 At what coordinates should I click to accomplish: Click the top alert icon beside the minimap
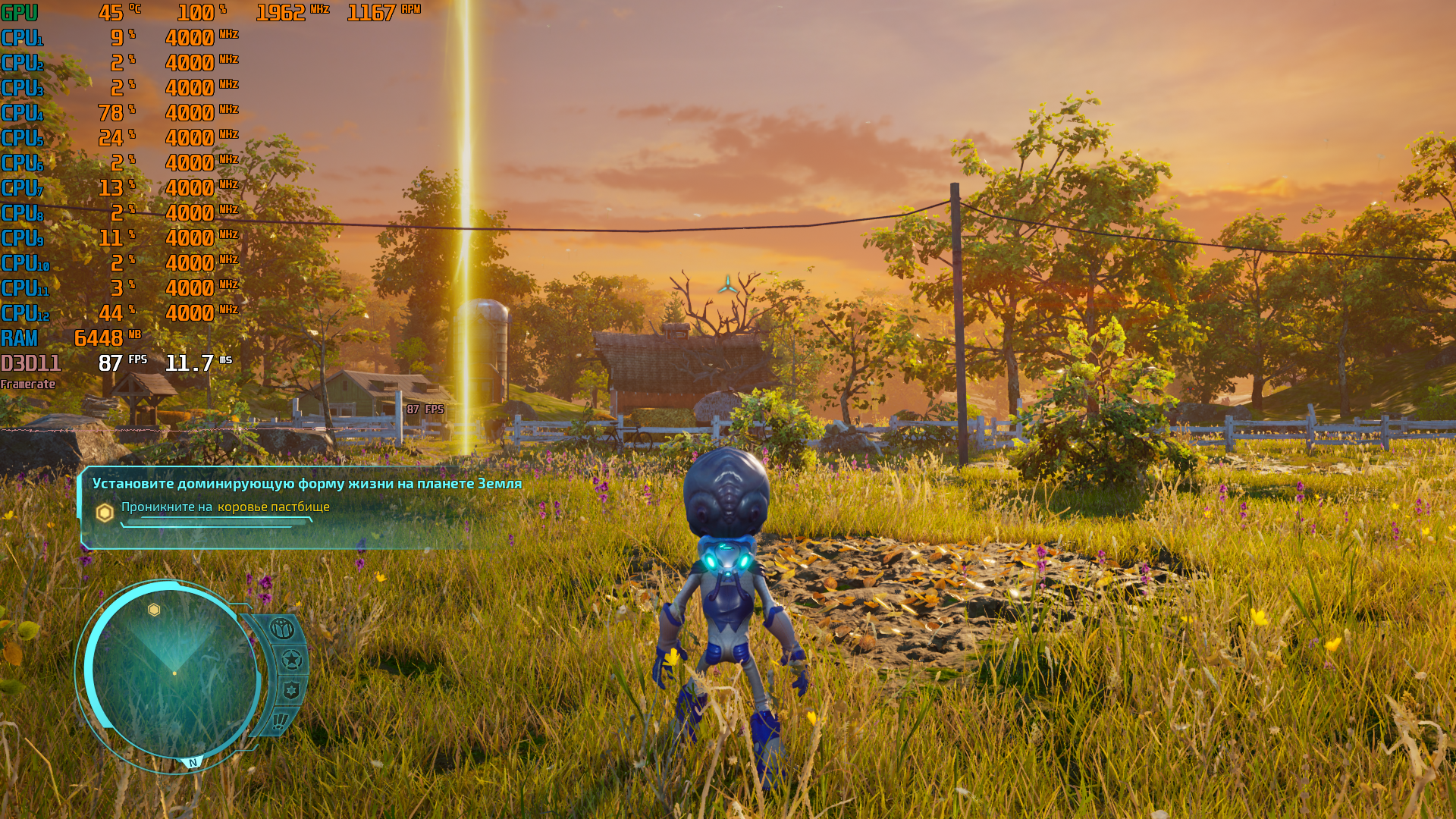coord(281,629)
